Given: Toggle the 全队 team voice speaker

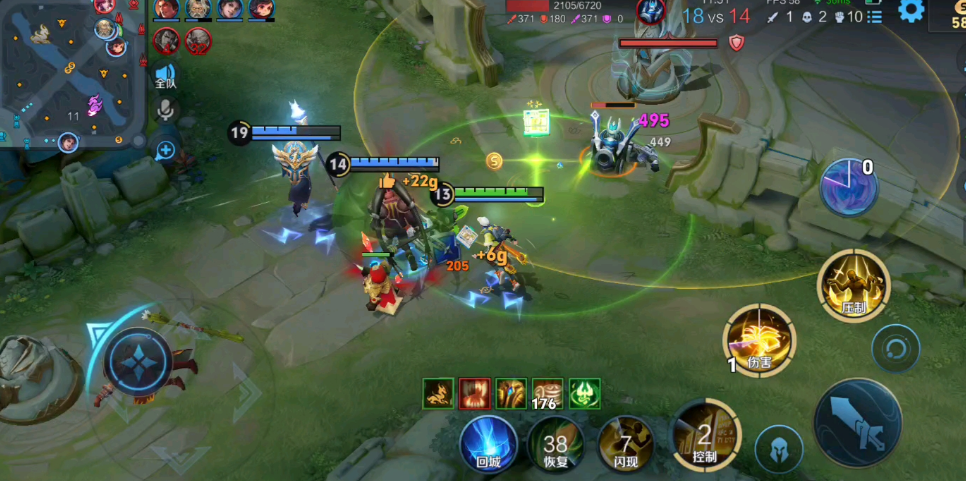Looking at the screenshot, I should point(165,76).
